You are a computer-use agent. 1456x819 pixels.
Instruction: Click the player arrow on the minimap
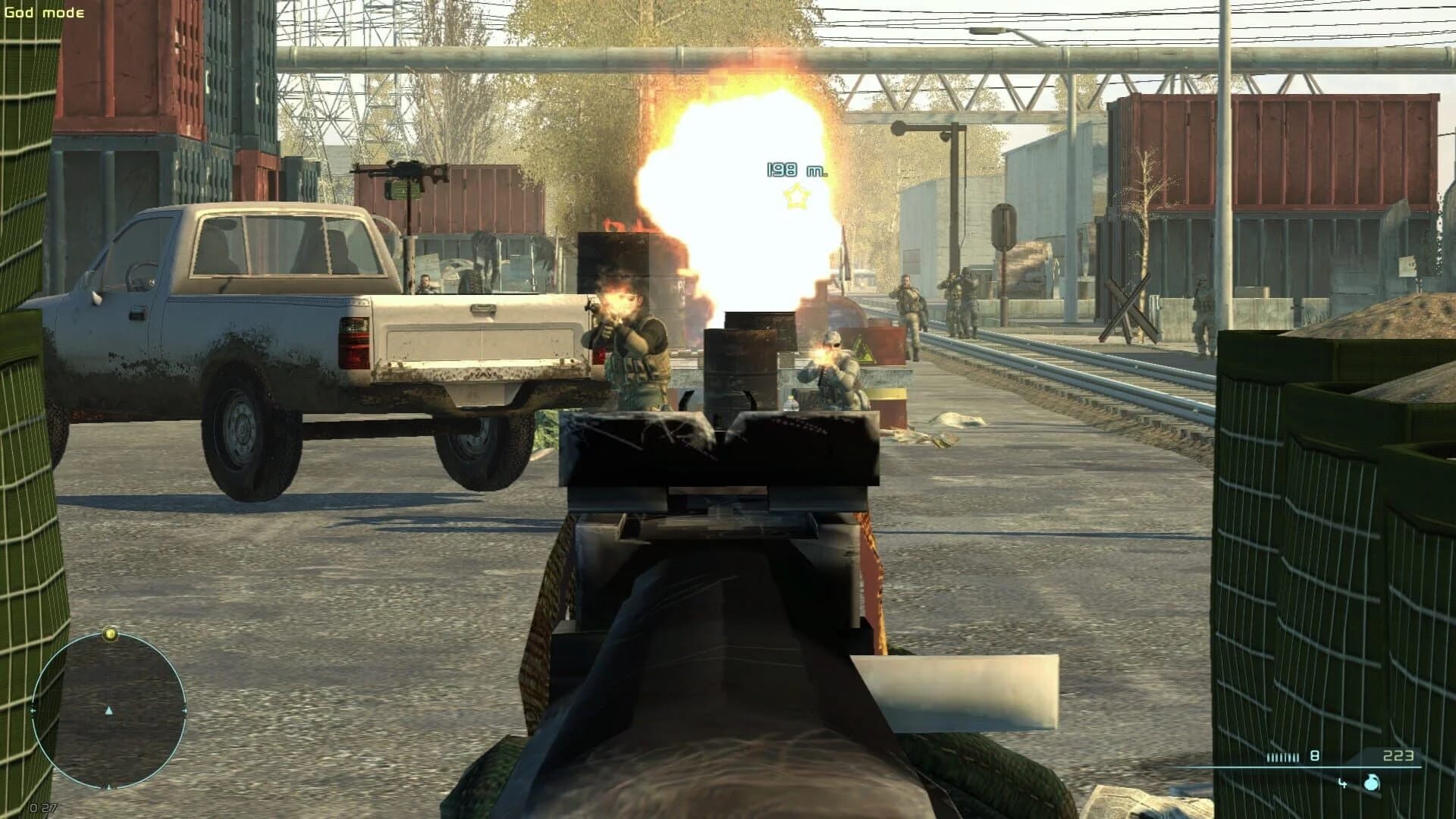point(108,711)
